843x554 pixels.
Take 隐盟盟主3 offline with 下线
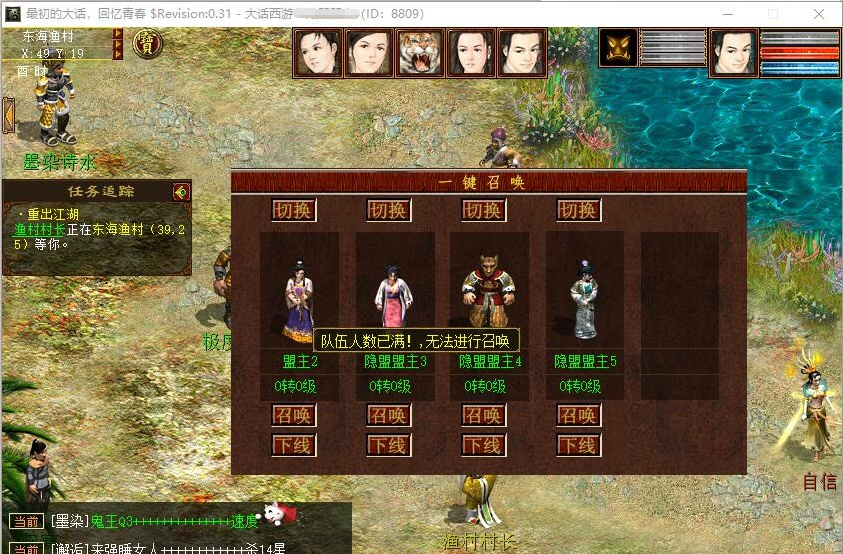pos(389,444)
